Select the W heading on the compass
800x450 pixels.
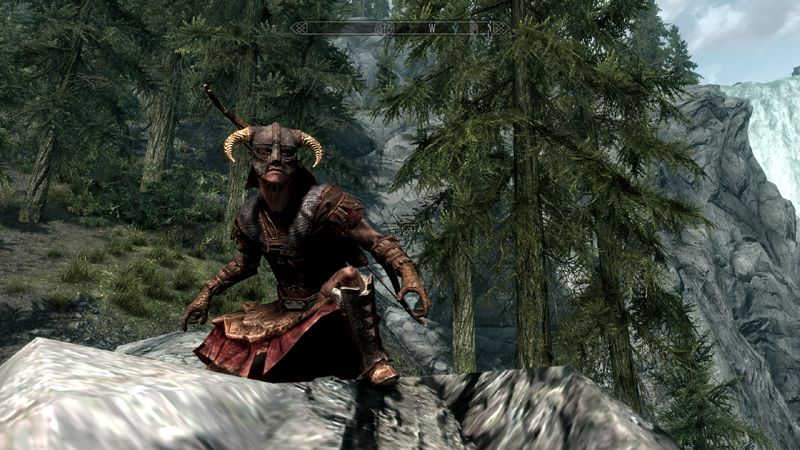click(x=432, y=28)
